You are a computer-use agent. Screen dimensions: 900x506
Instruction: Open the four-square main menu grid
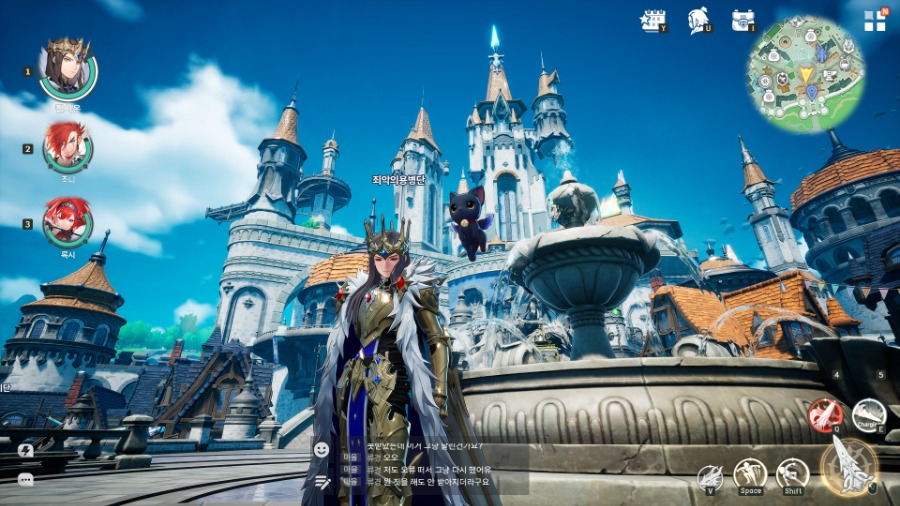point(875,21)
